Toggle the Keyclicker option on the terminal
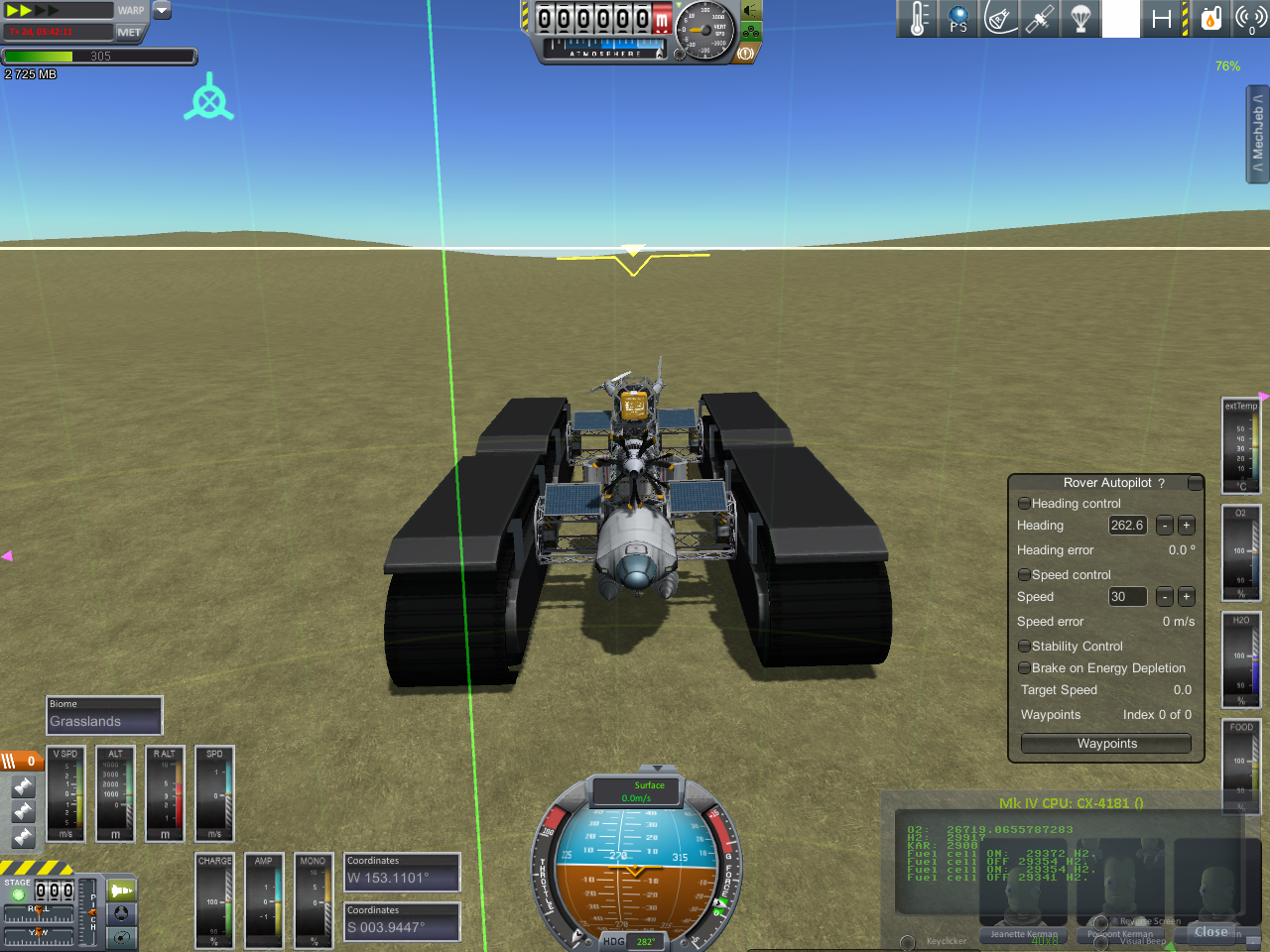This screenshot has width=1270, height=952. 907,942
